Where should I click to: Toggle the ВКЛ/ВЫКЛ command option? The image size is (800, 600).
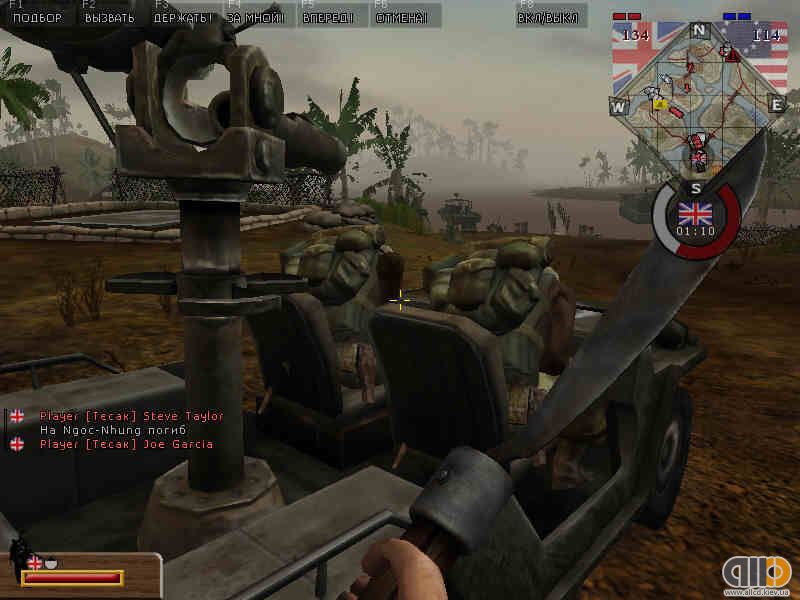[x=546, y=17]
